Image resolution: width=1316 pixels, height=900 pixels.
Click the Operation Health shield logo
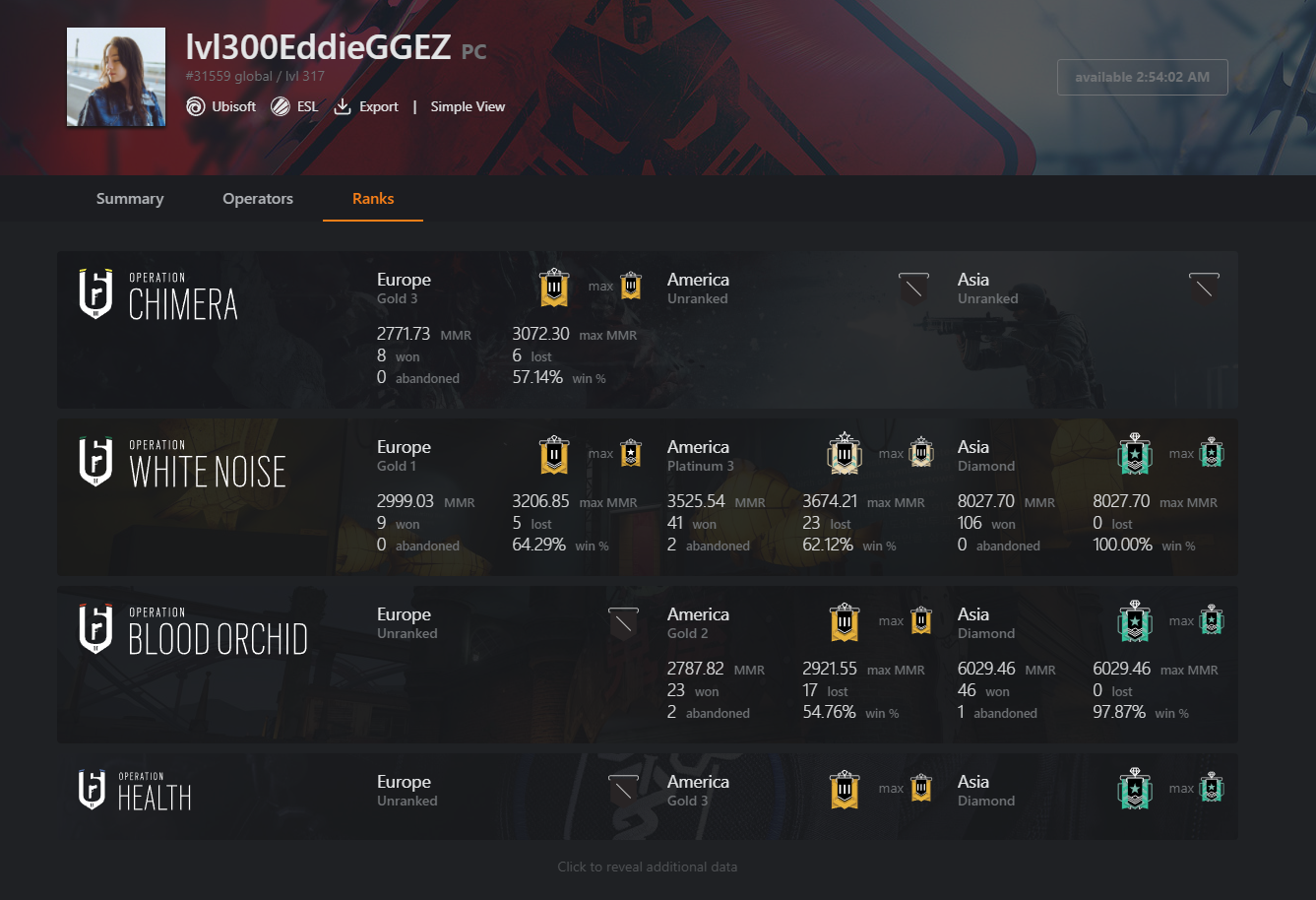tap(94, 789)
